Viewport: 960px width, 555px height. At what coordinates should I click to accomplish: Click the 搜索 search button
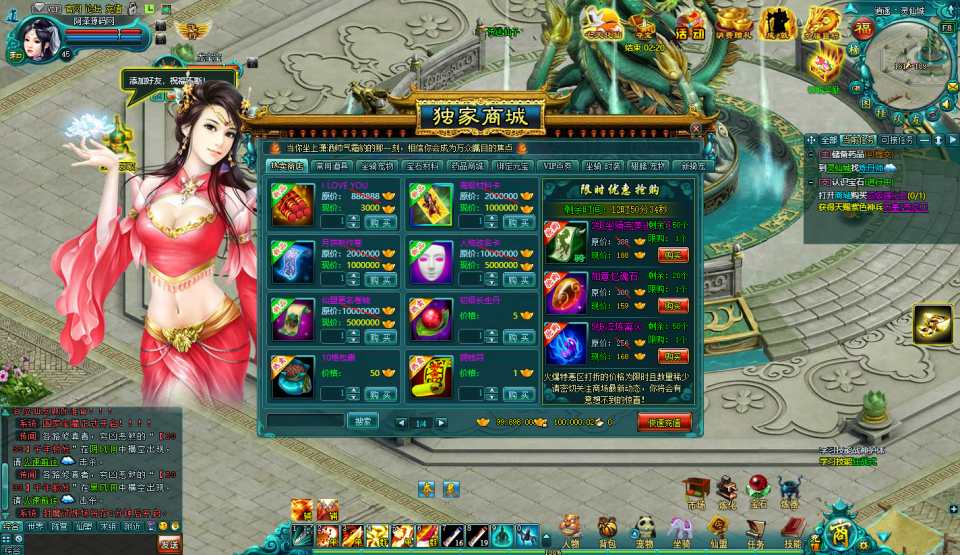pos(362,421)
